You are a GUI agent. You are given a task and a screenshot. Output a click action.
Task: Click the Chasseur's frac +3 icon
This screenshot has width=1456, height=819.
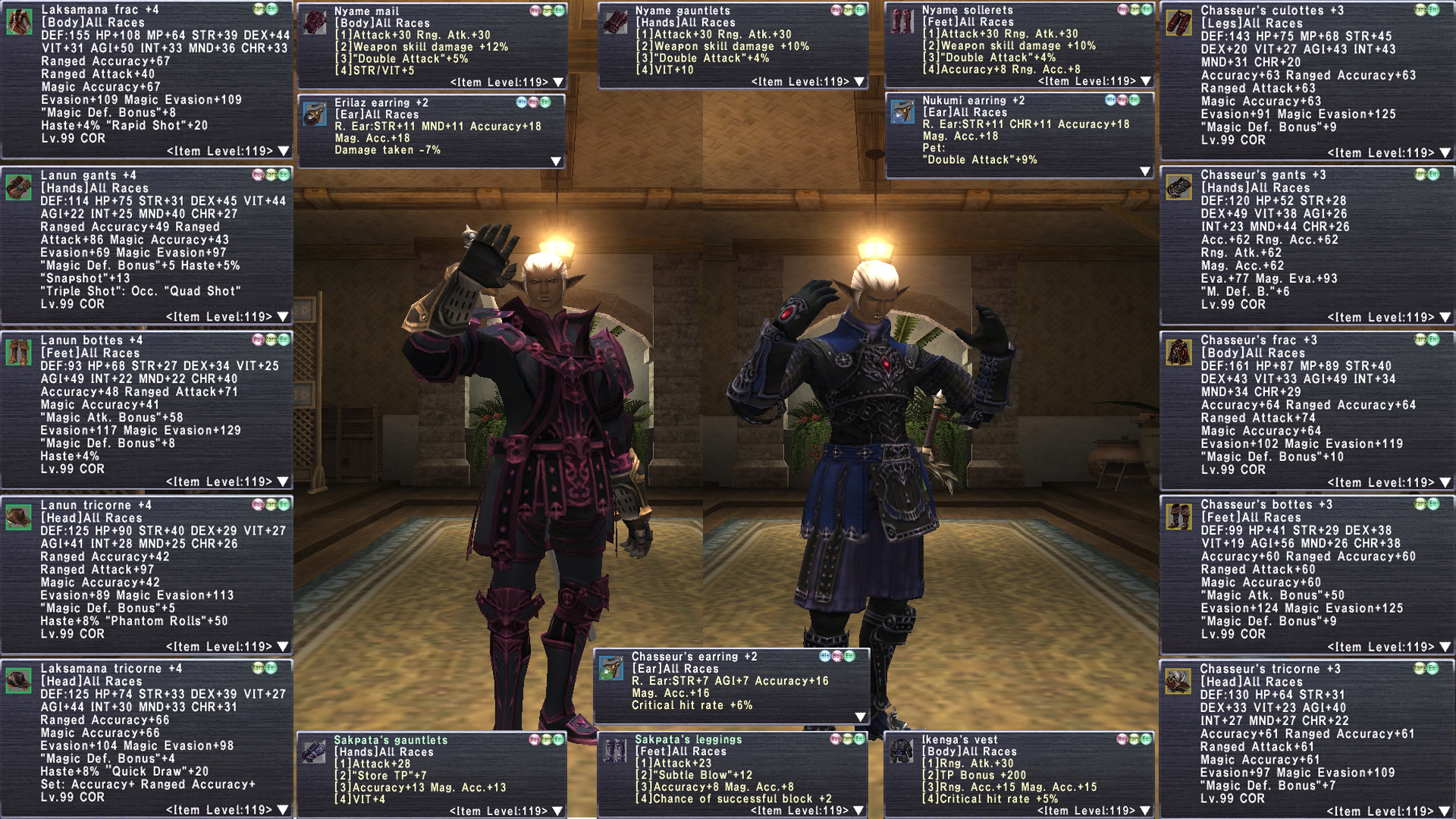pyautogui.click(x=1179, y=352)
